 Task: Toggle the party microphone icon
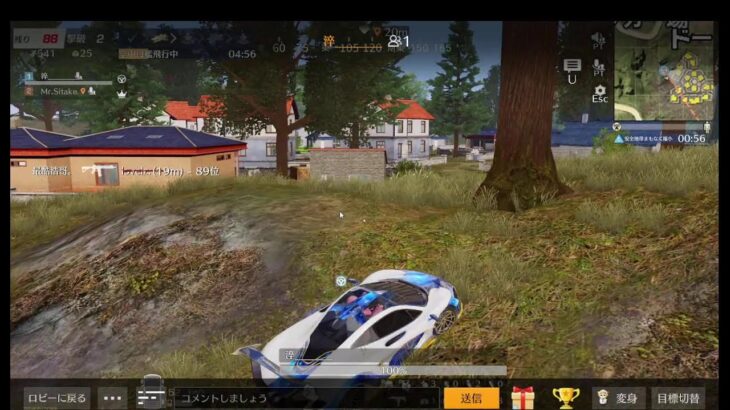point(599,67)
